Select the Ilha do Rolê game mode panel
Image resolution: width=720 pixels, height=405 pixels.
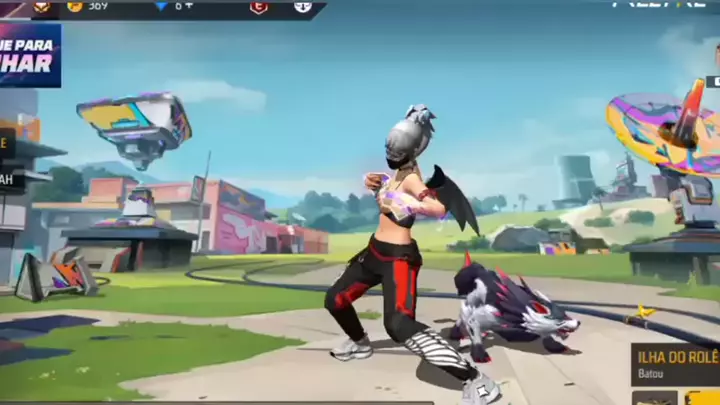(x=675, y=364)
